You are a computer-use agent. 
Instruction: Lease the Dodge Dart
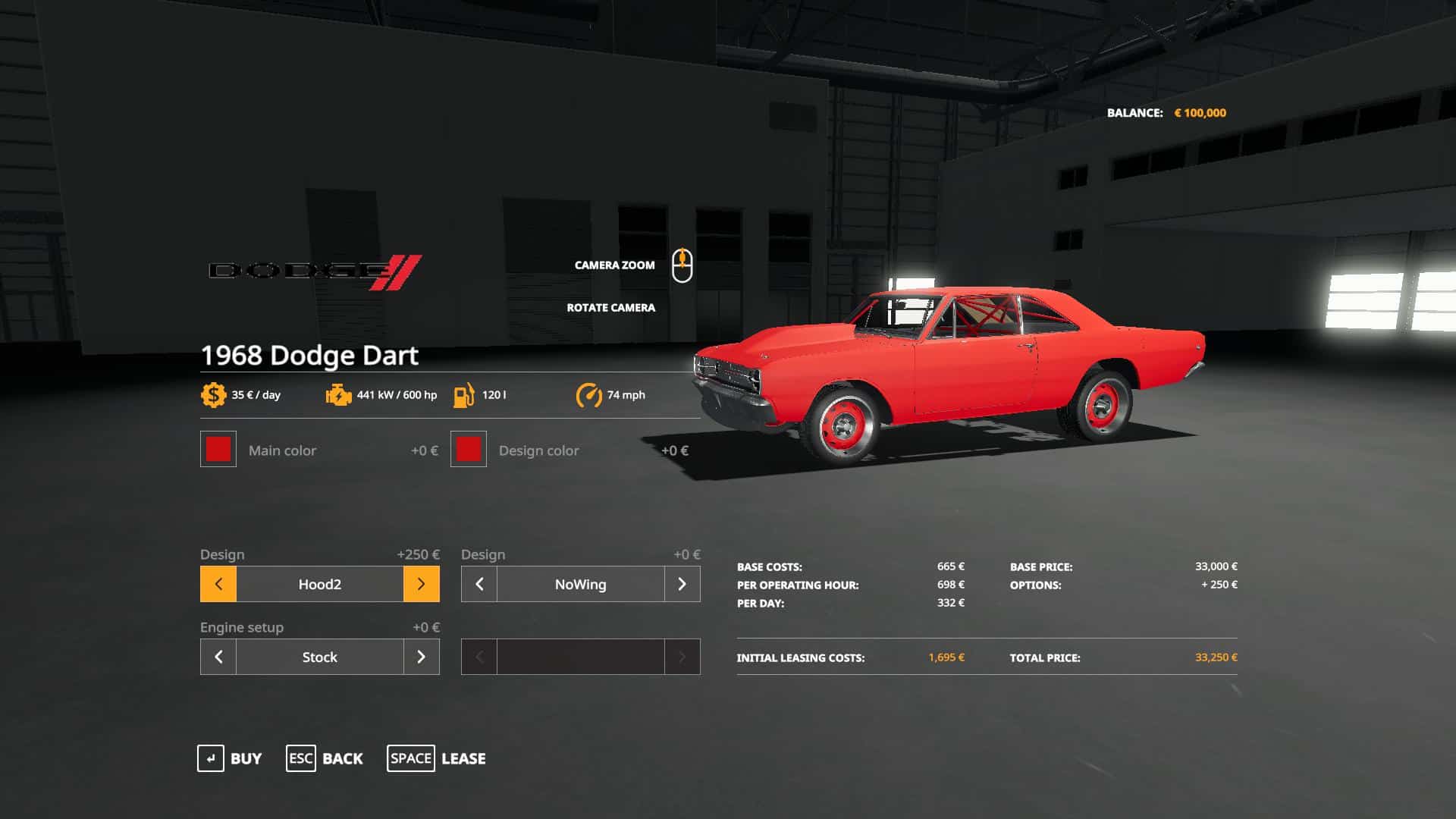click(x=437, y=758)
